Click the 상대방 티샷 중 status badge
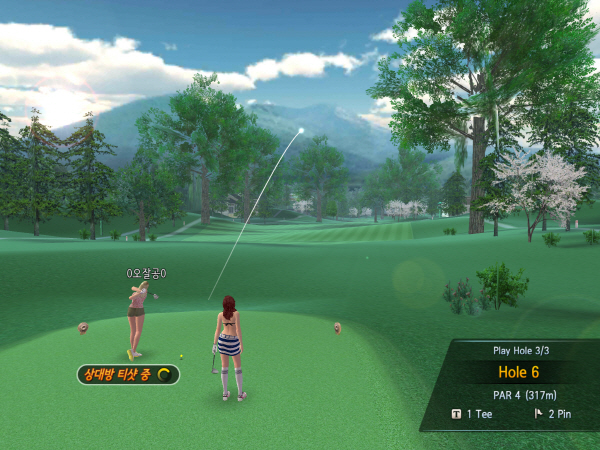The height and width of the screenshot is (450, 600). click(128, 375)
